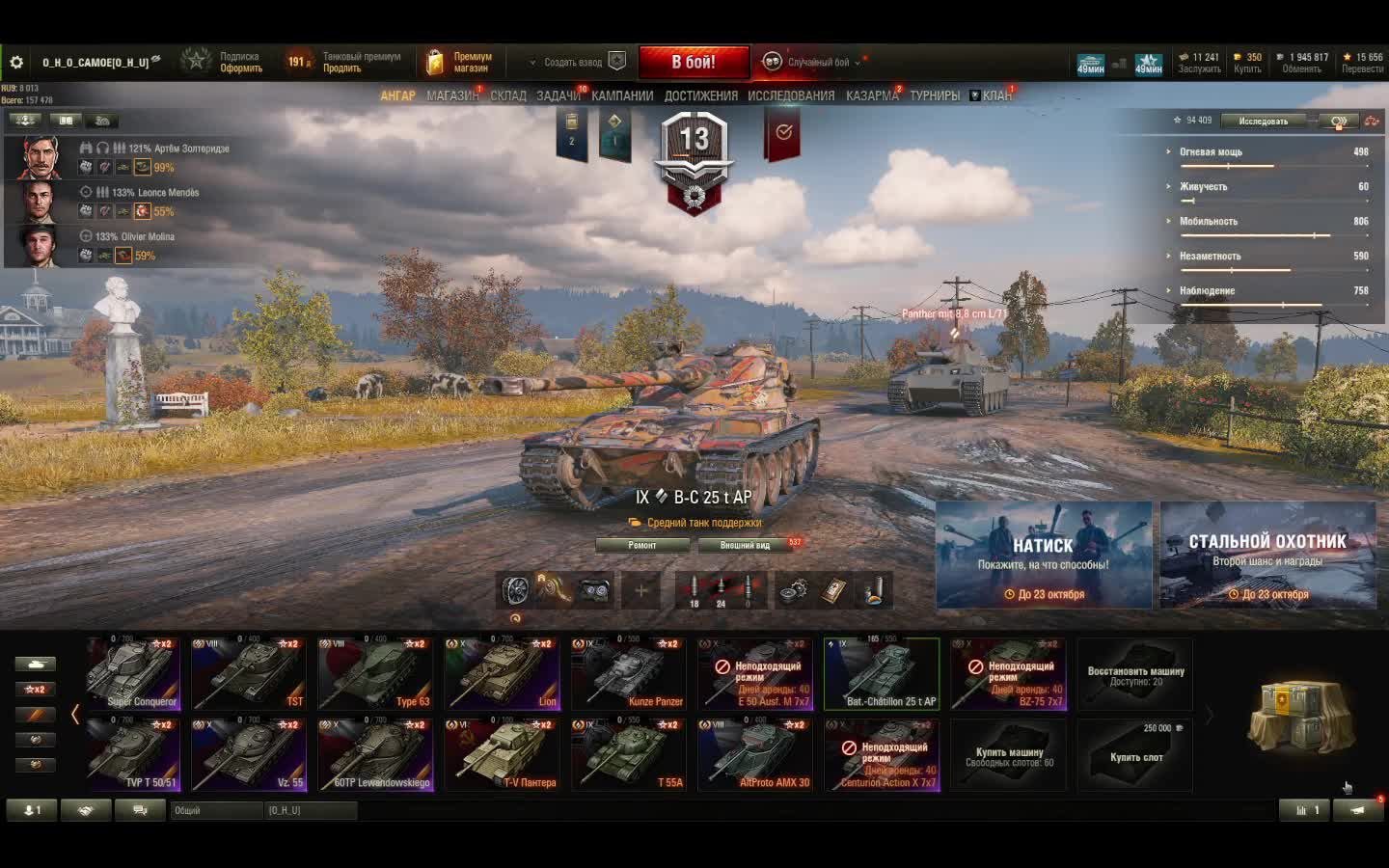Select the Super Conqueror tank
This screenshot has width=1389, height=868.
tap(133, 674)
